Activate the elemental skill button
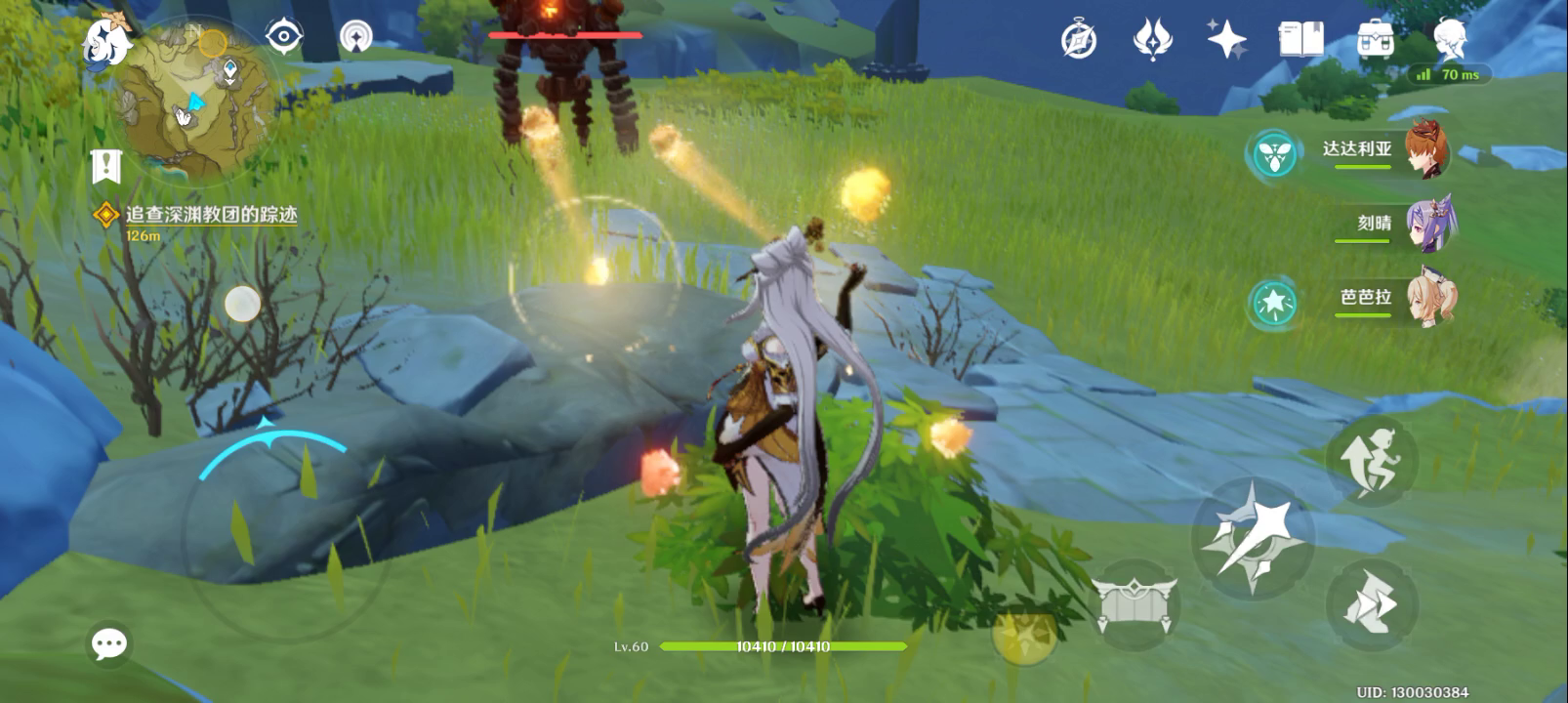 (x=1134, y=604)
